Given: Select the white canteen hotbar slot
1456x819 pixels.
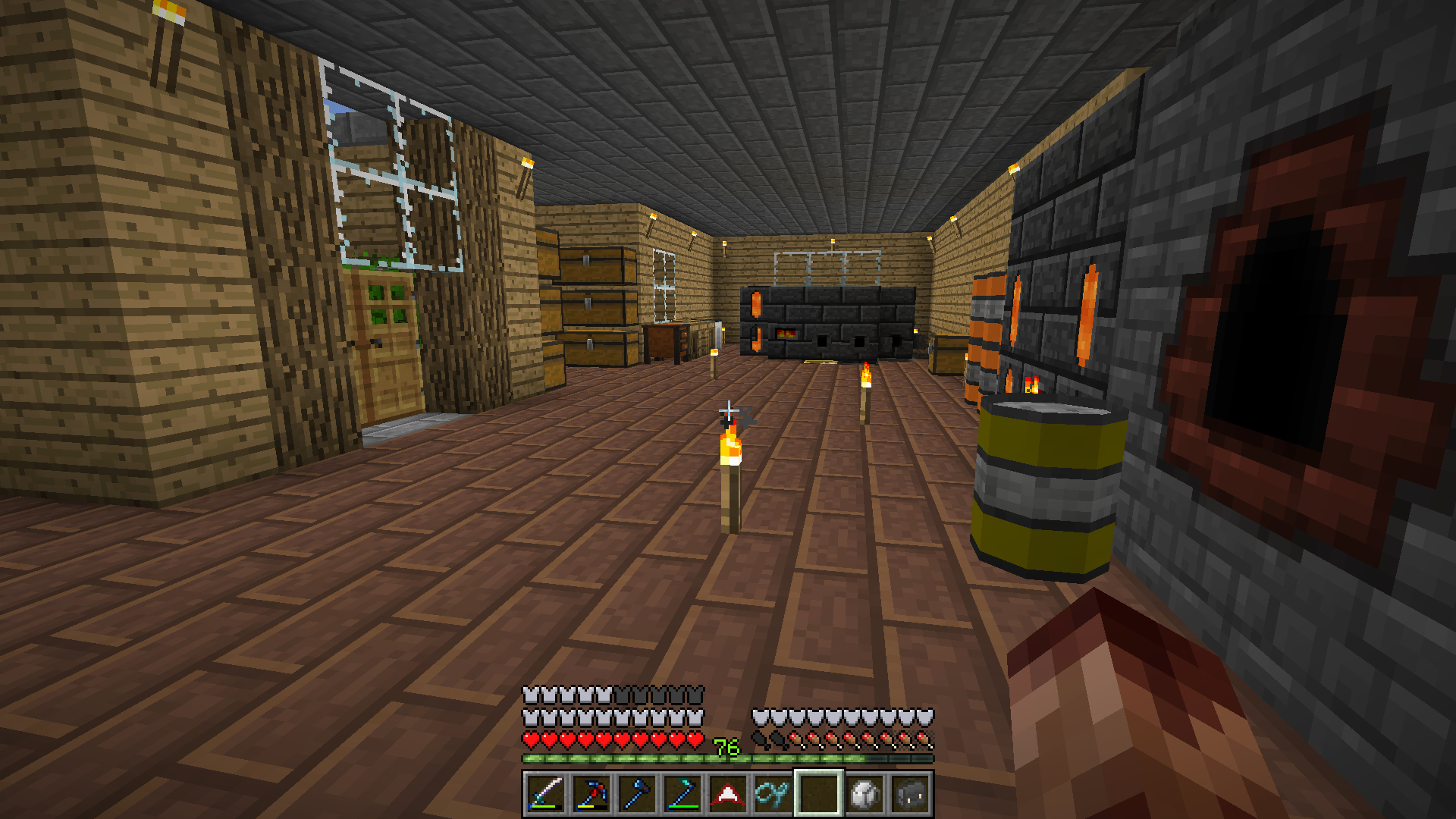Looking at the screenshot, I should [x=864, y=794].
